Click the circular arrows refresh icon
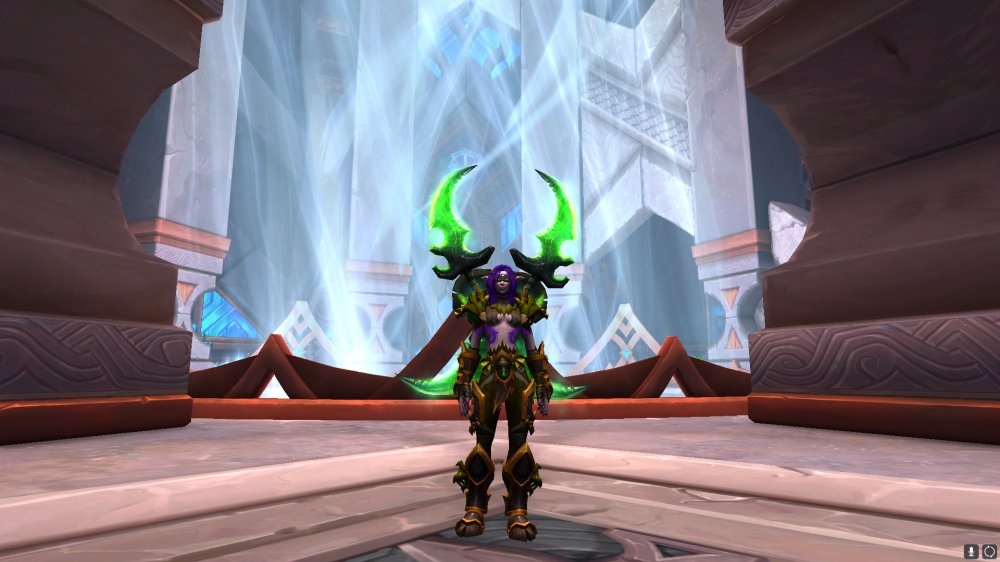 click(x=988, y=551)
